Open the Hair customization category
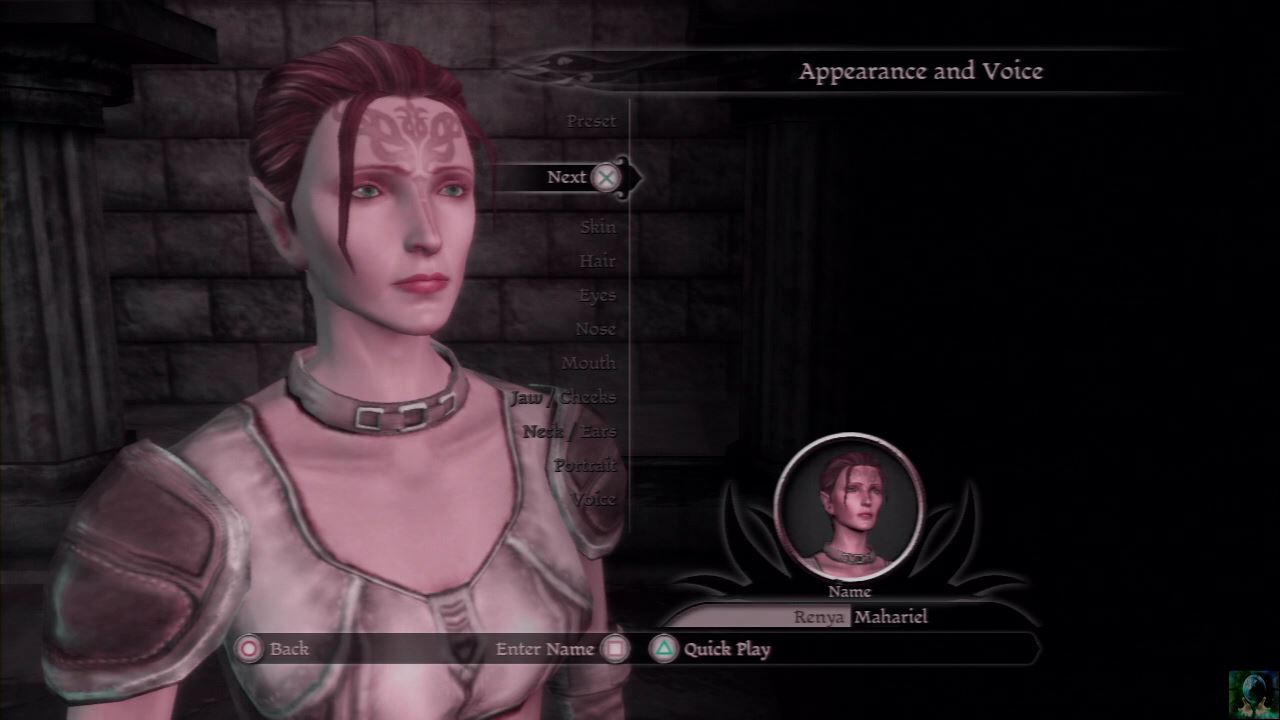 point(597,261)
